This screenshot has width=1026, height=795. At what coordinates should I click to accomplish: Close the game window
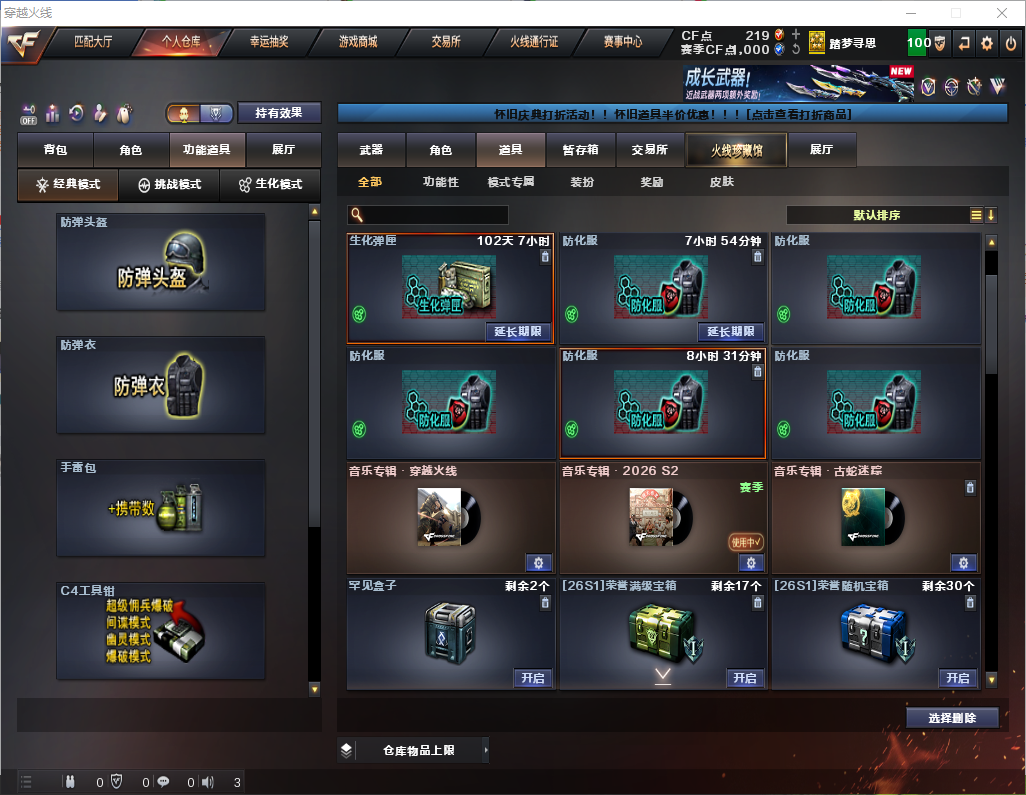[1001, 13]
